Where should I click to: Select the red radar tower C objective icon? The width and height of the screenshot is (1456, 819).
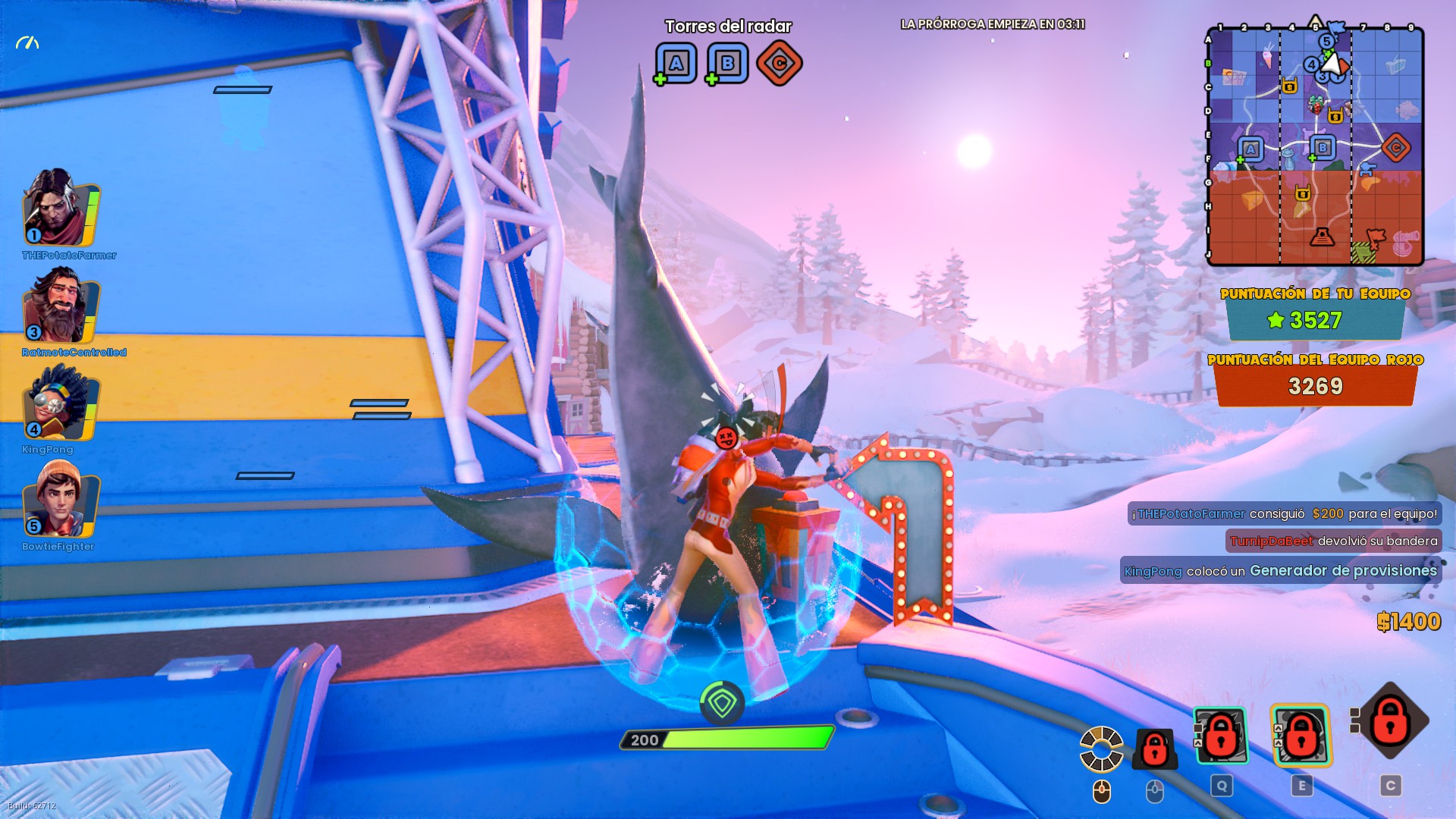[x=779, y=64]
